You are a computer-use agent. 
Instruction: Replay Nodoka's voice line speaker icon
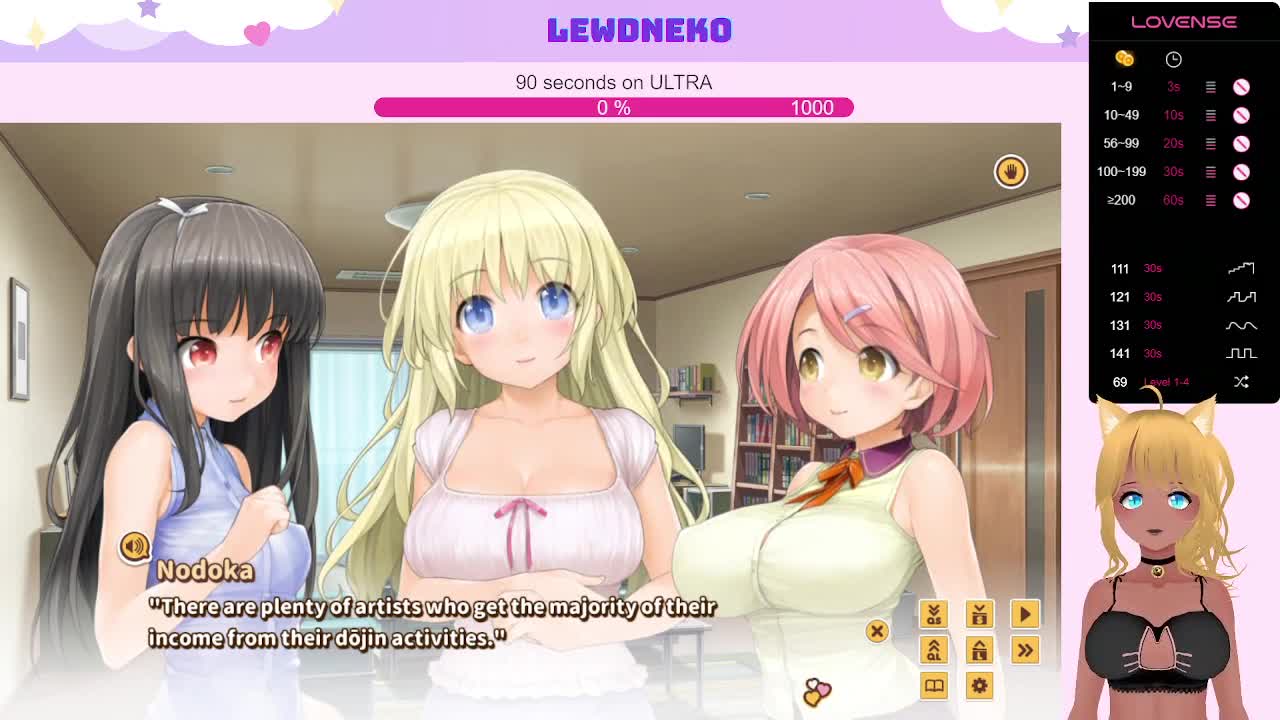click(134, 546)
